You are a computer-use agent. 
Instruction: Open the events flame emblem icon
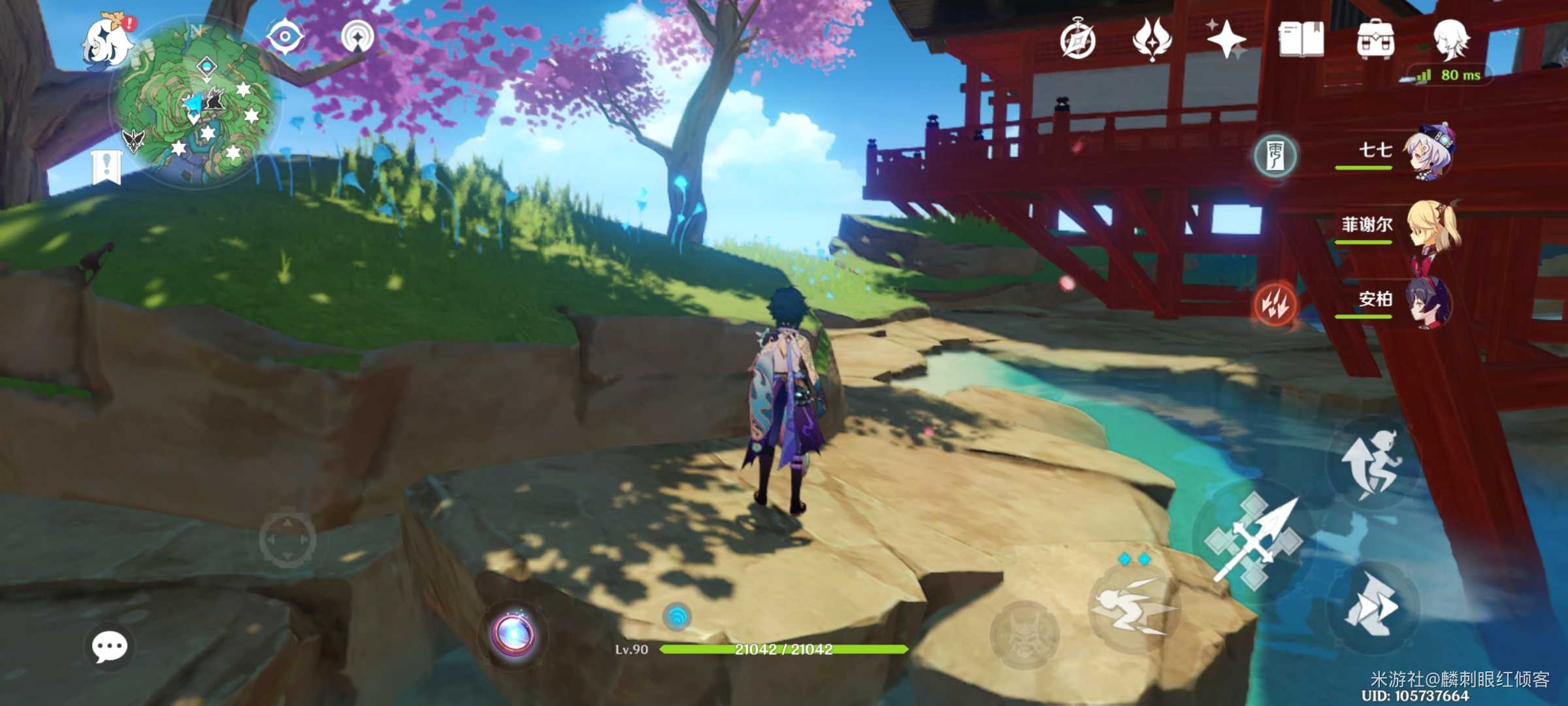click(x=1152, y=39)
